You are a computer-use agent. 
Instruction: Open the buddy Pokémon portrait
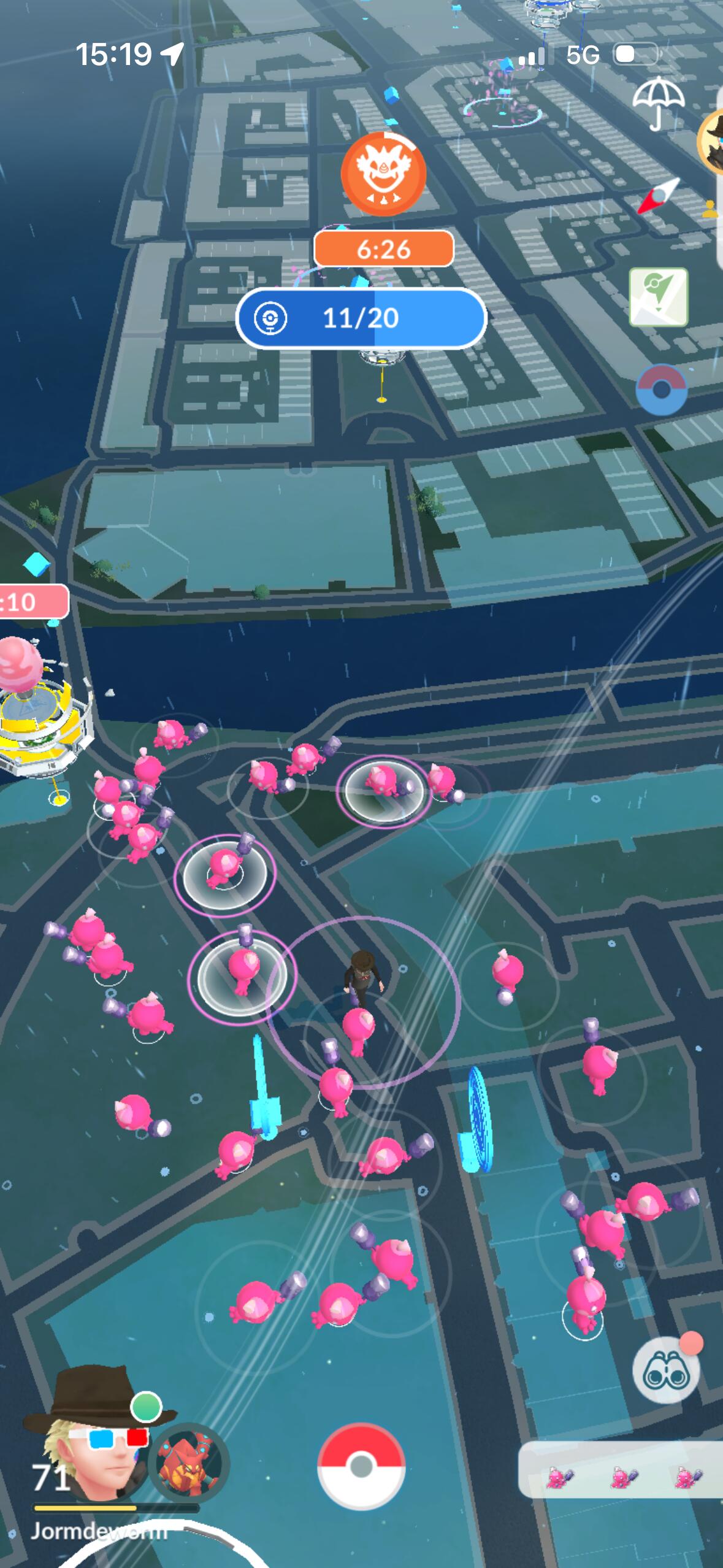tap(189, 1461)
